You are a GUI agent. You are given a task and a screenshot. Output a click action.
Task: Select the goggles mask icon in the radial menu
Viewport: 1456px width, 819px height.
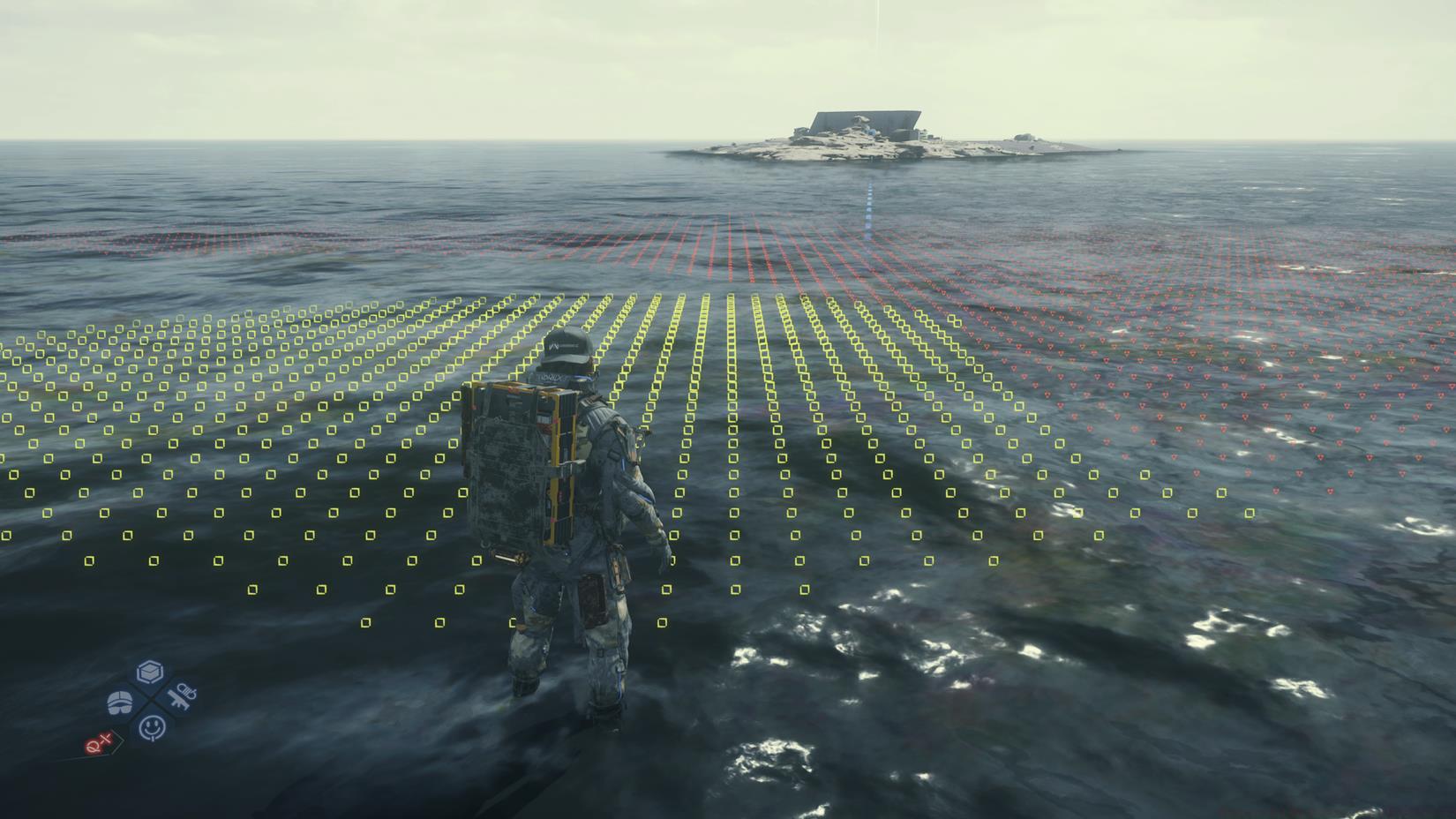tap(119, 702)
